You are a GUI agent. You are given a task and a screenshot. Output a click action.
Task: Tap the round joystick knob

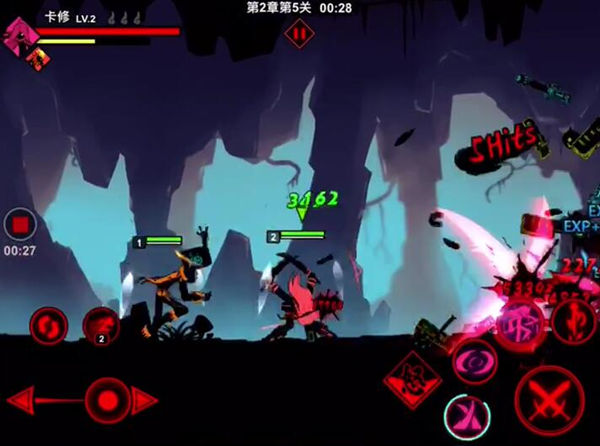click(x=104, y=400)
